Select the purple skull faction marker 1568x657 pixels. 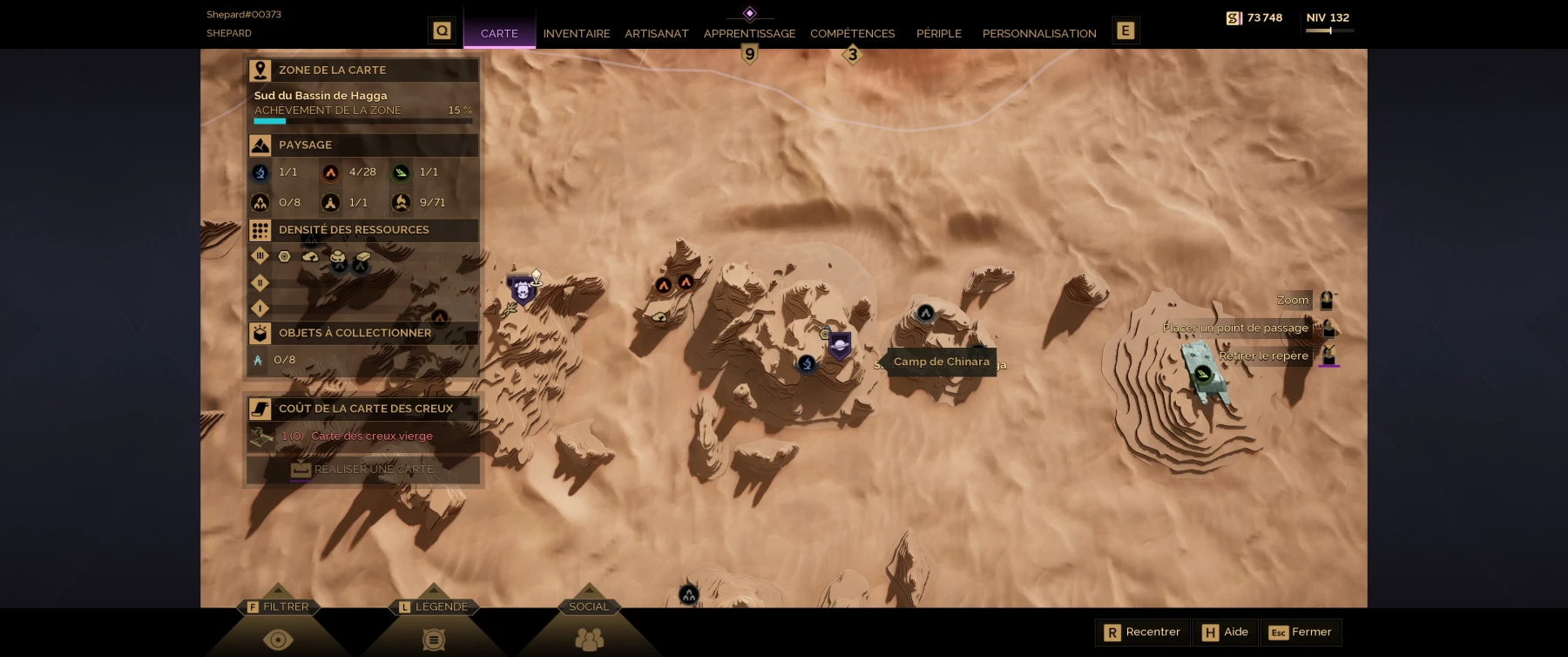coord(522,289)
